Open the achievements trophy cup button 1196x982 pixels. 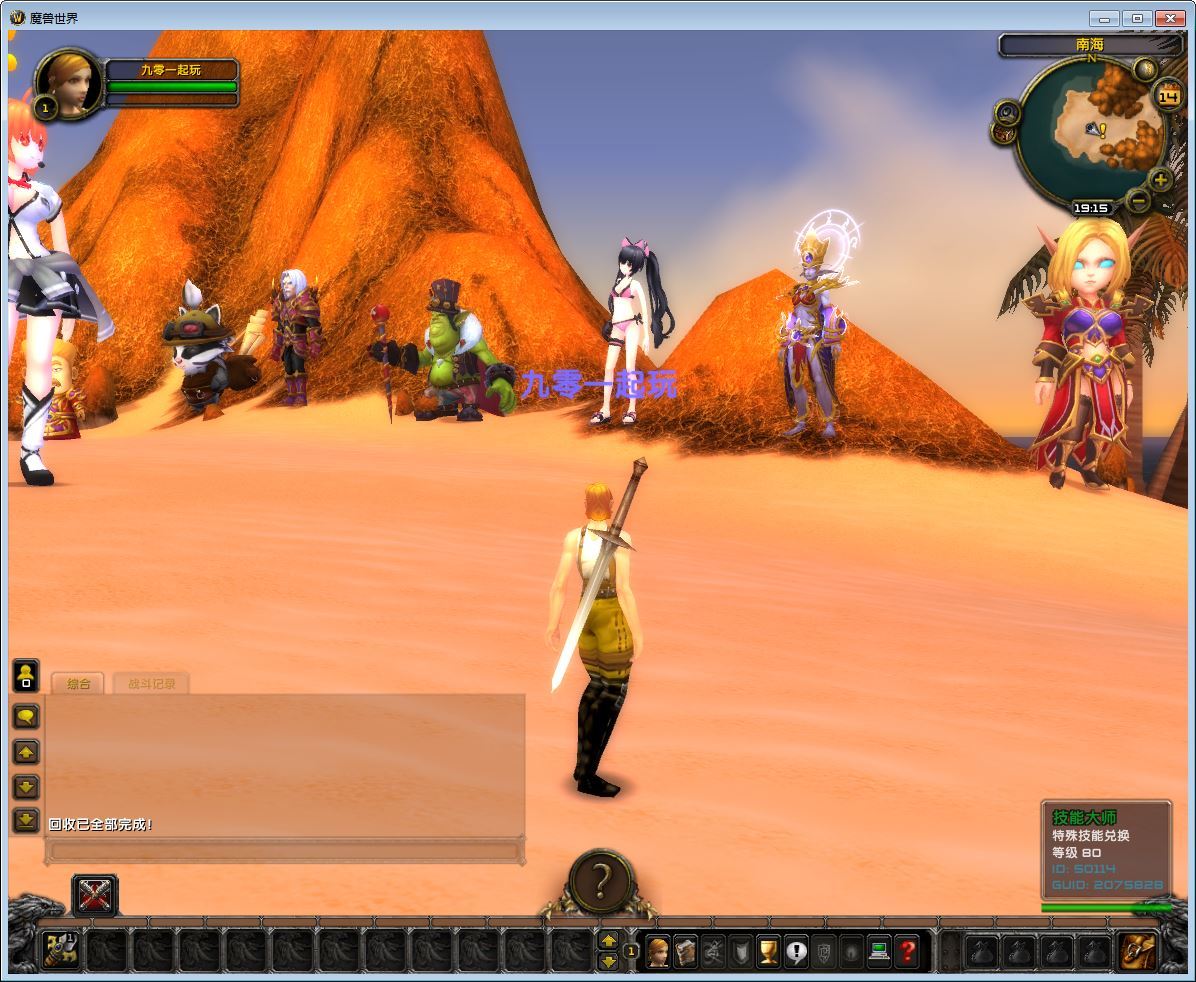768,950
